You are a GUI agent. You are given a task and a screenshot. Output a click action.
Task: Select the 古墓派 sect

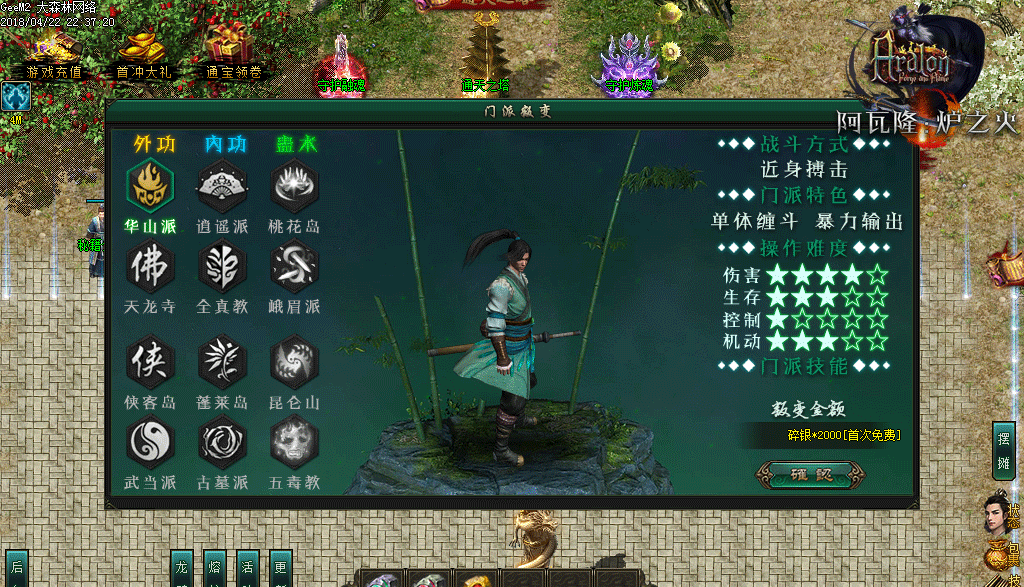222,442
